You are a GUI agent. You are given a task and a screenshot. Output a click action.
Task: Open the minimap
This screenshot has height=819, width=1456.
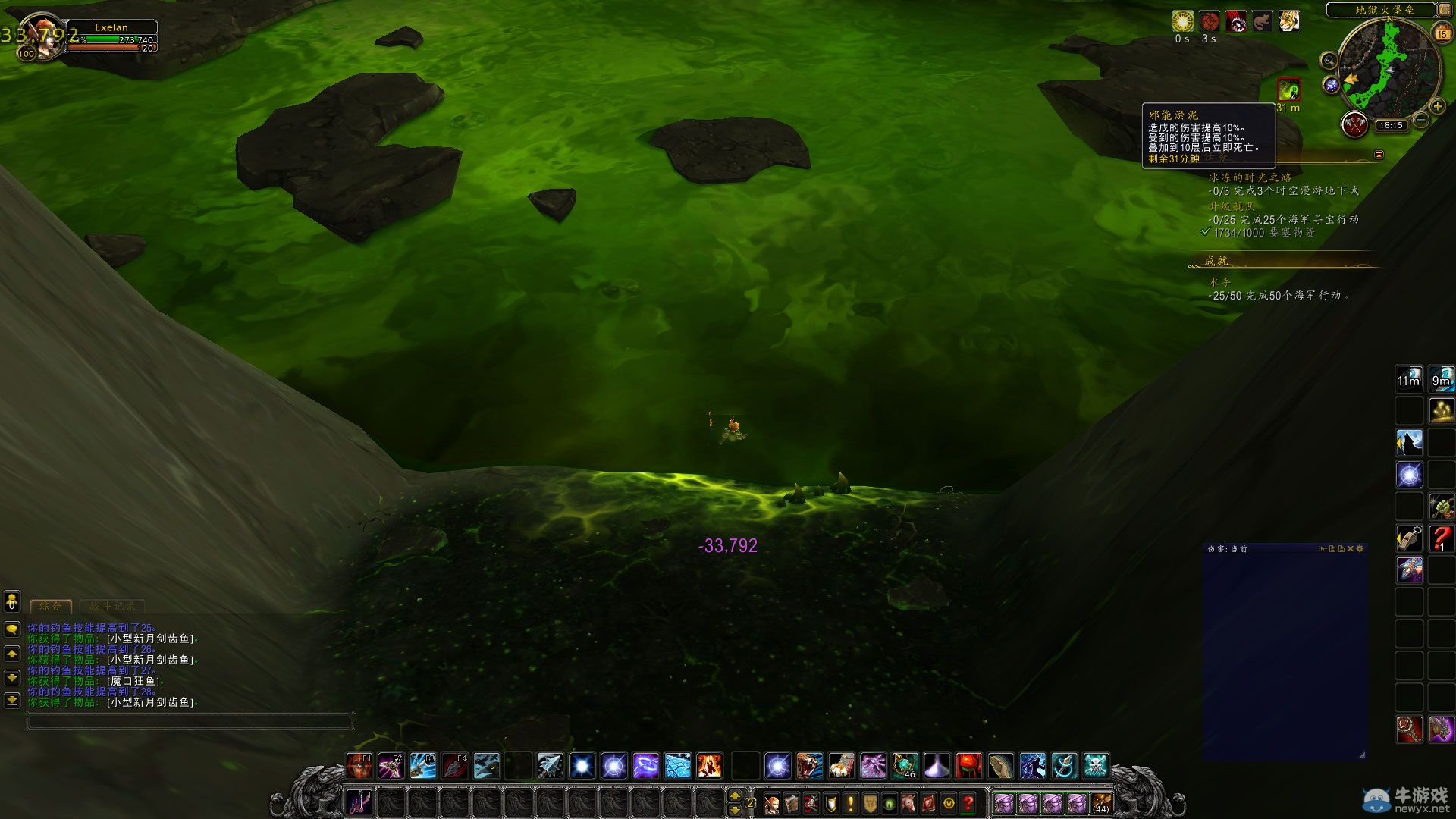[x=1389, y=70]
